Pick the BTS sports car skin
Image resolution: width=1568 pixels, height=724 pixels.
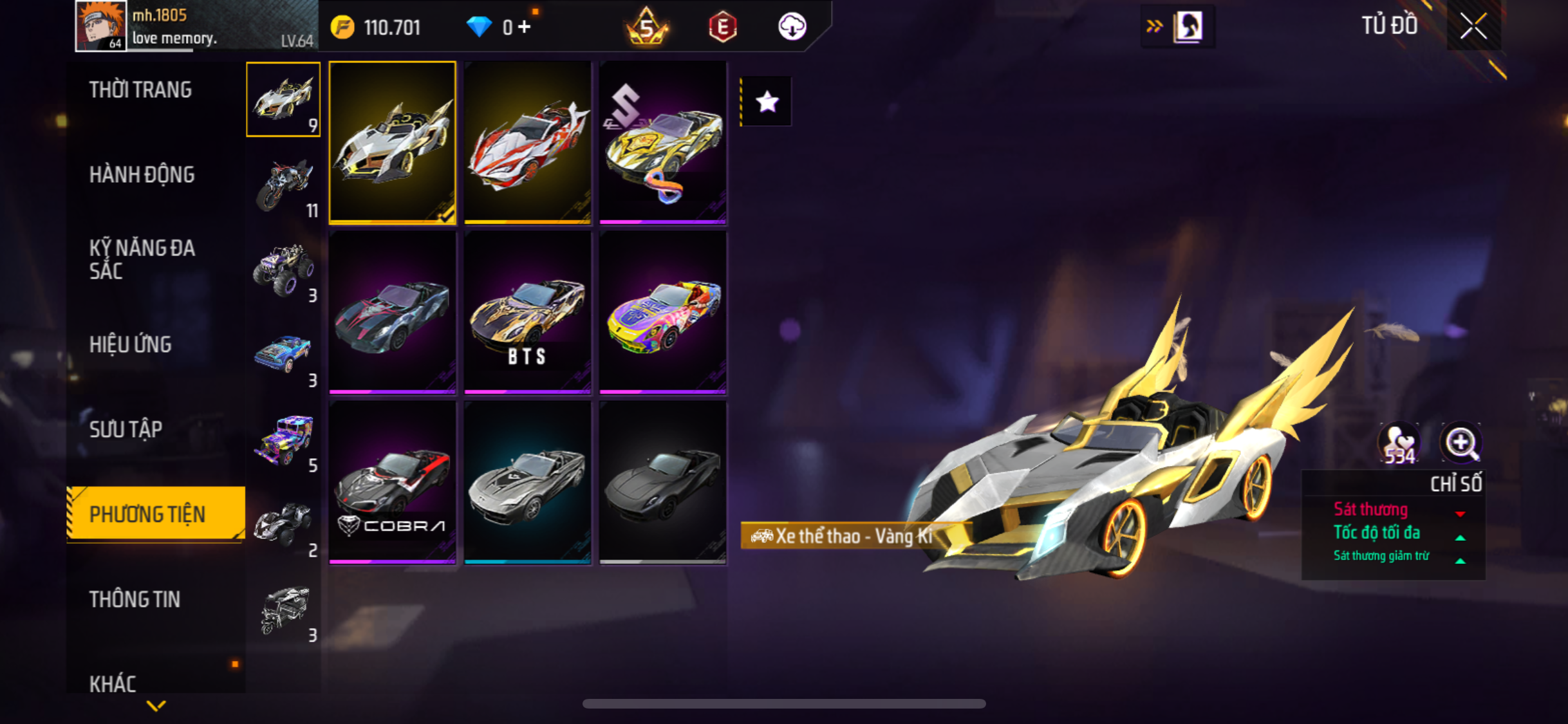[528, 313]
